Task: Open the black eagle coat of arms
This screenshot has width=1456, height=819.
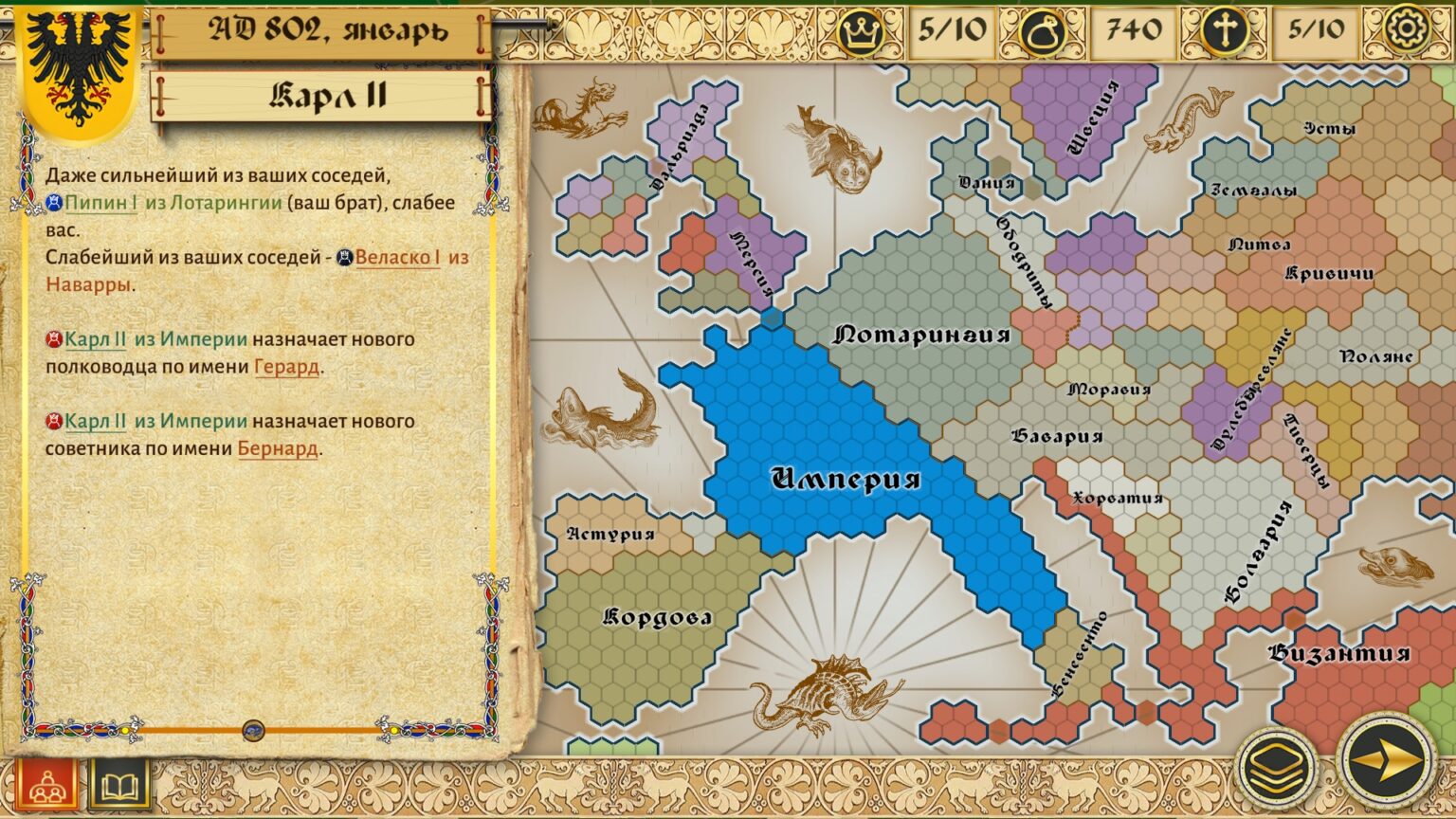Action: point(78,68)
